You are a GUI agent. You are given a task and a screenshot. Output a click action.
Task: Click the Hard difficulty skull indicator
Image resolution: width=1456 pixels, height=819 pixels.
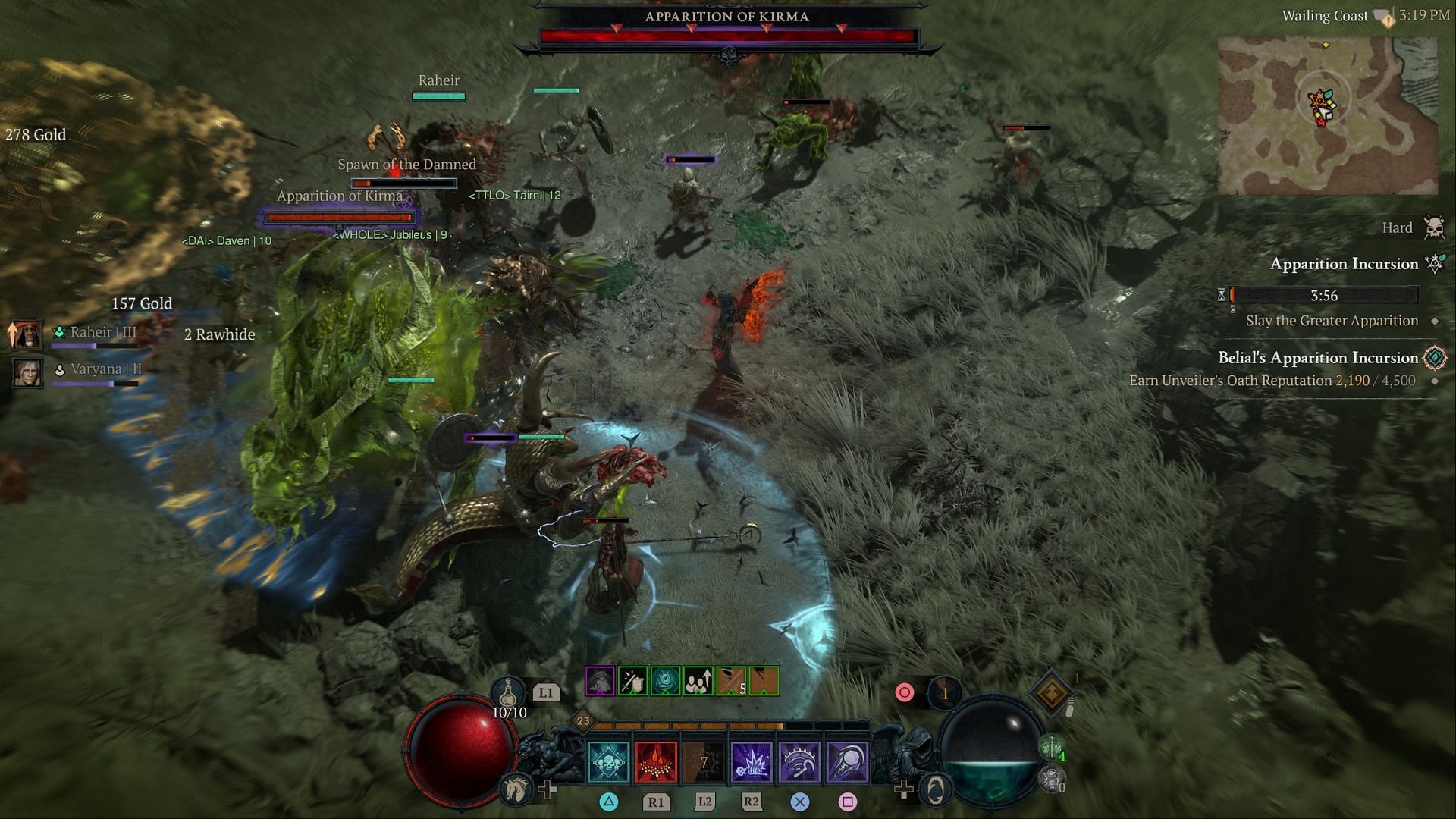[1433, 227]
